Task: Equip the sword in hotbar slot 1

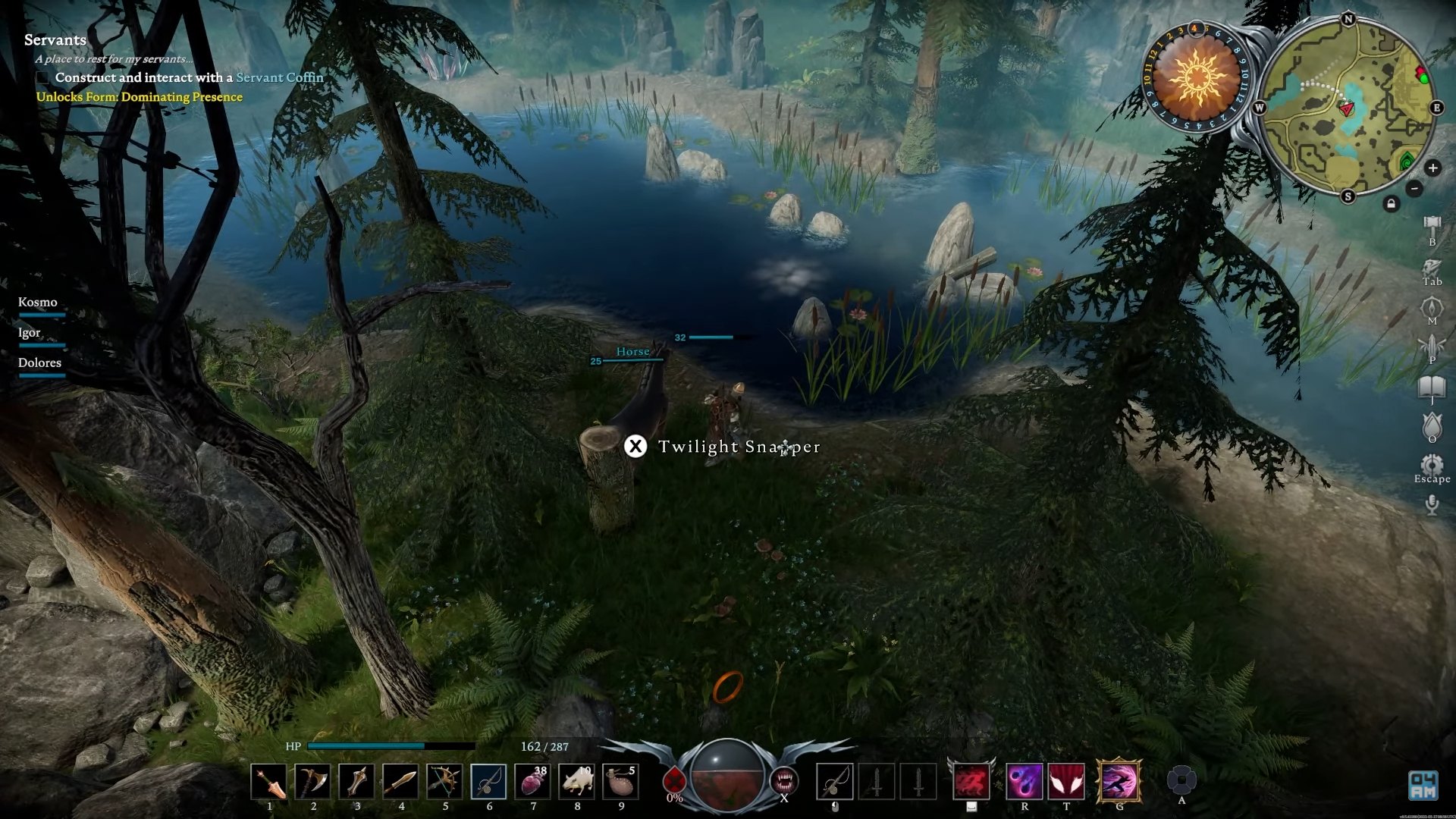Action: pyautogui.click(x=268, y=782)
